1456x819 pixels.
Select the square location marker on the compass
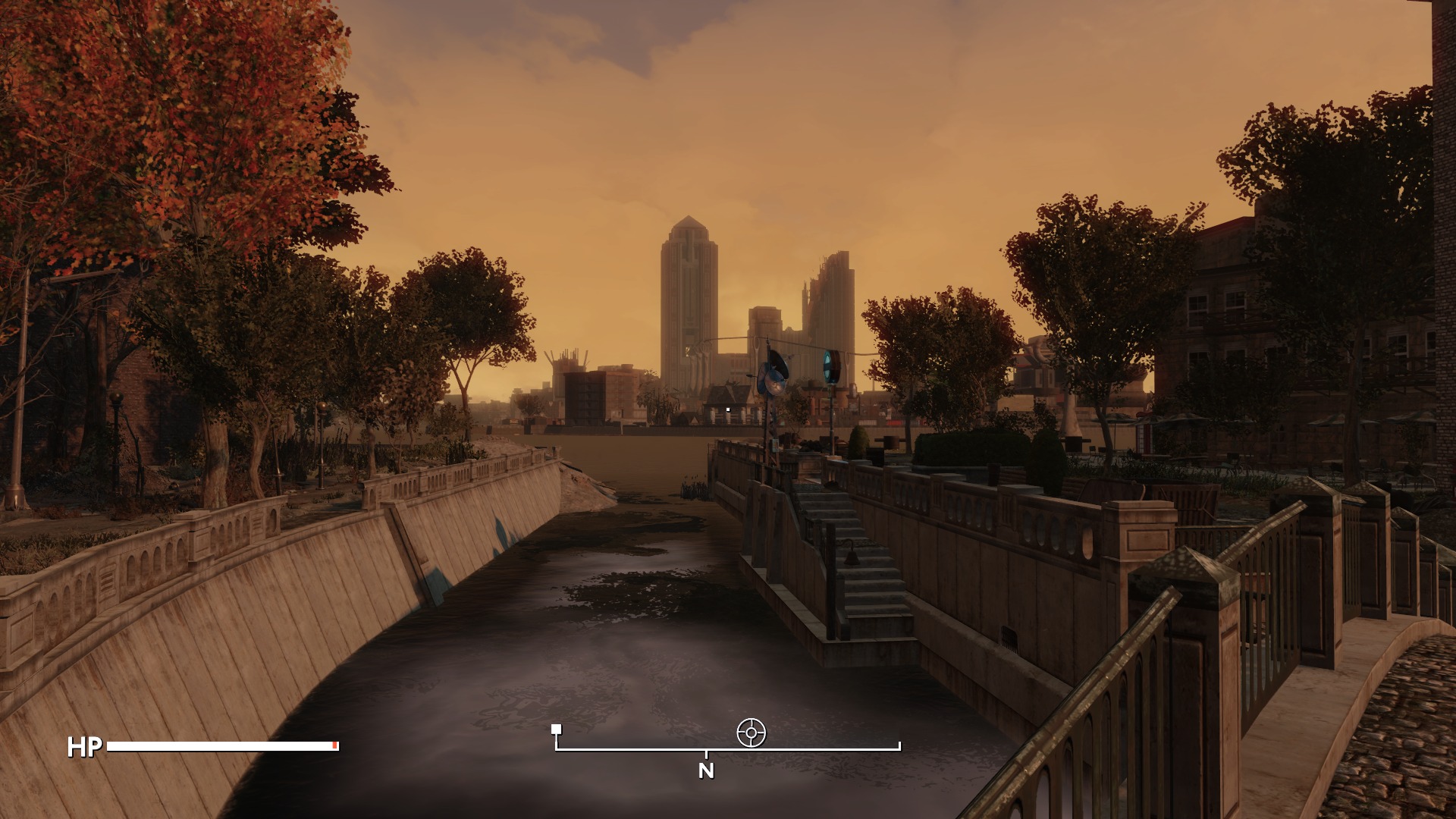point(557,730)
